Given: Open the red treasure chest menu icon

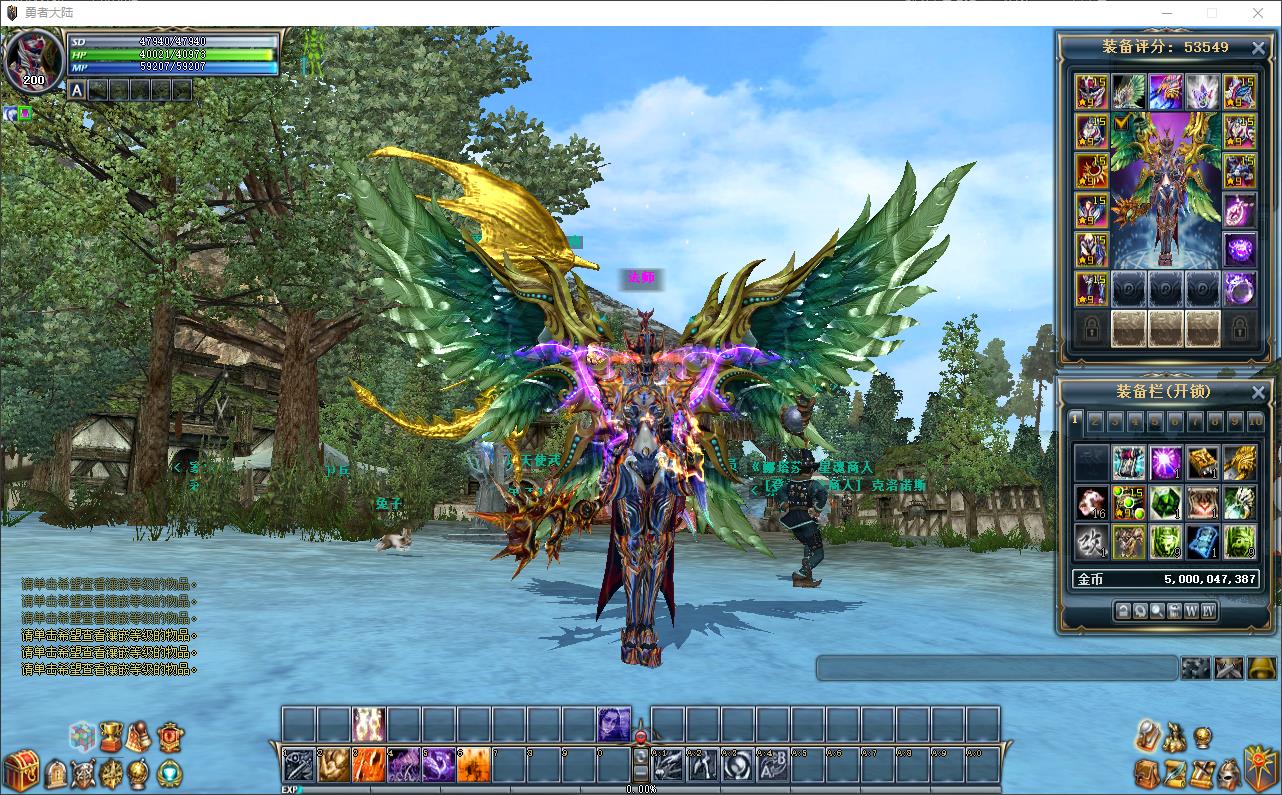Looking at the screenshot, I should tap(20, 770).
